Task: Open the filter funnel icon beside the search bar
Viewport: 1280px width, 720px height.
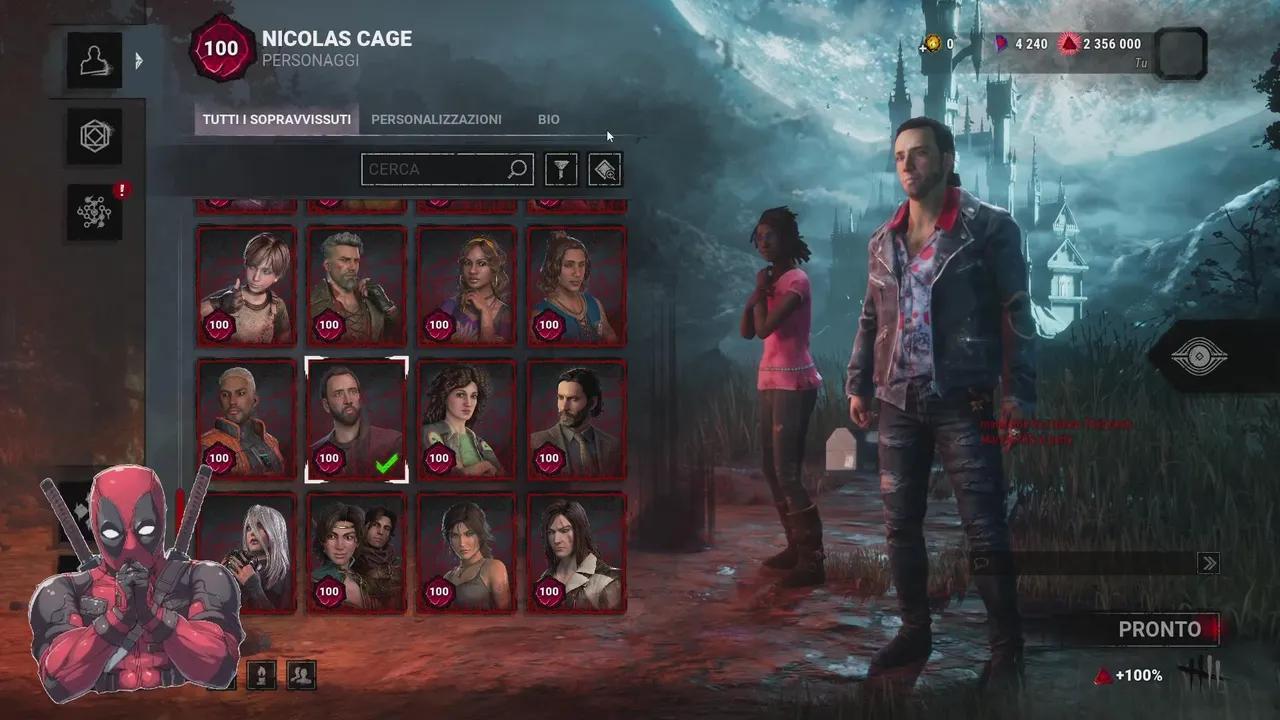Action: click(x=560, y=169)
